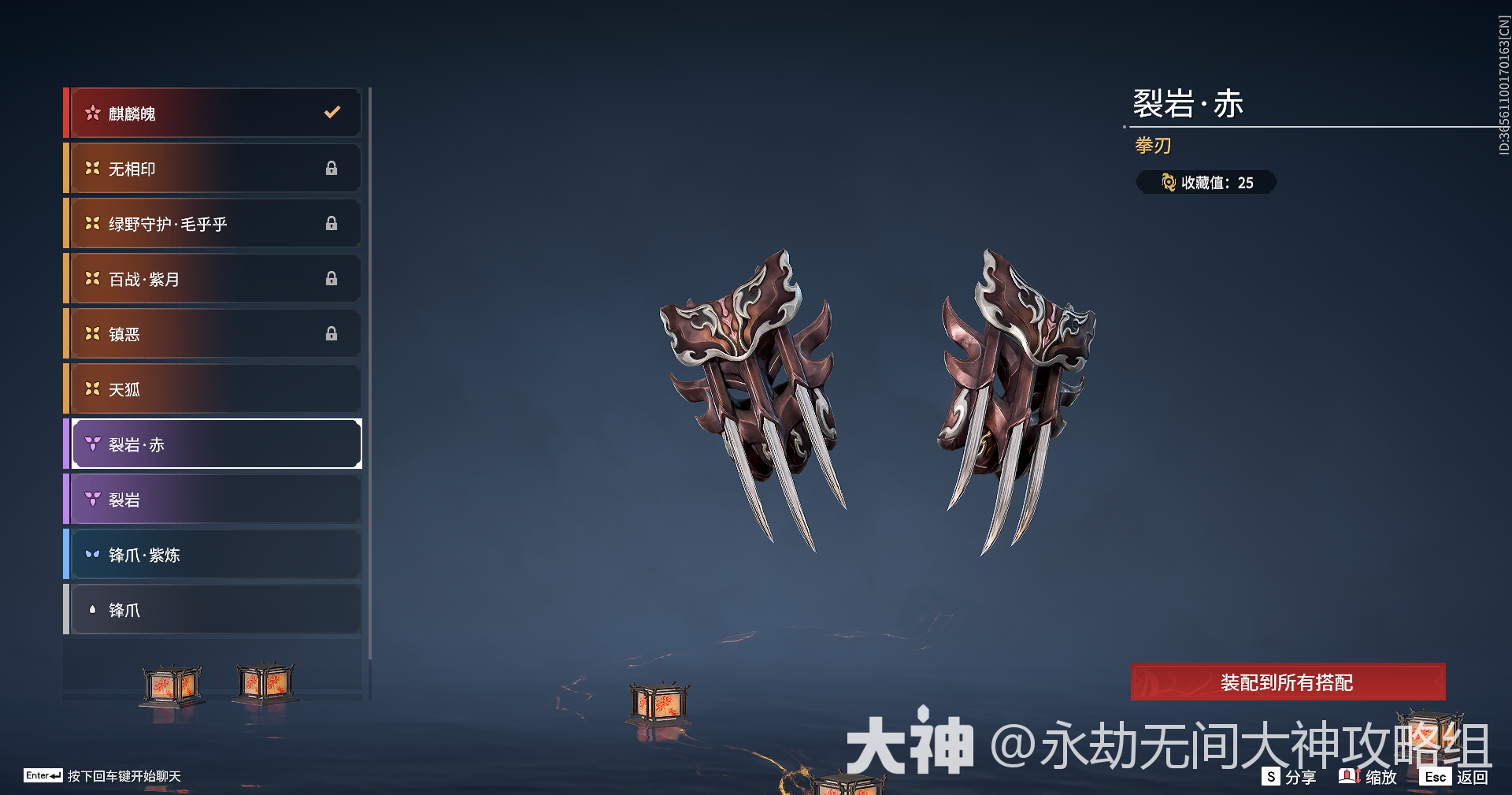The width and height of the screenshot is (1512, 795).
Task: Click the S 分享 share icon
Action: tap(1271, 777)
